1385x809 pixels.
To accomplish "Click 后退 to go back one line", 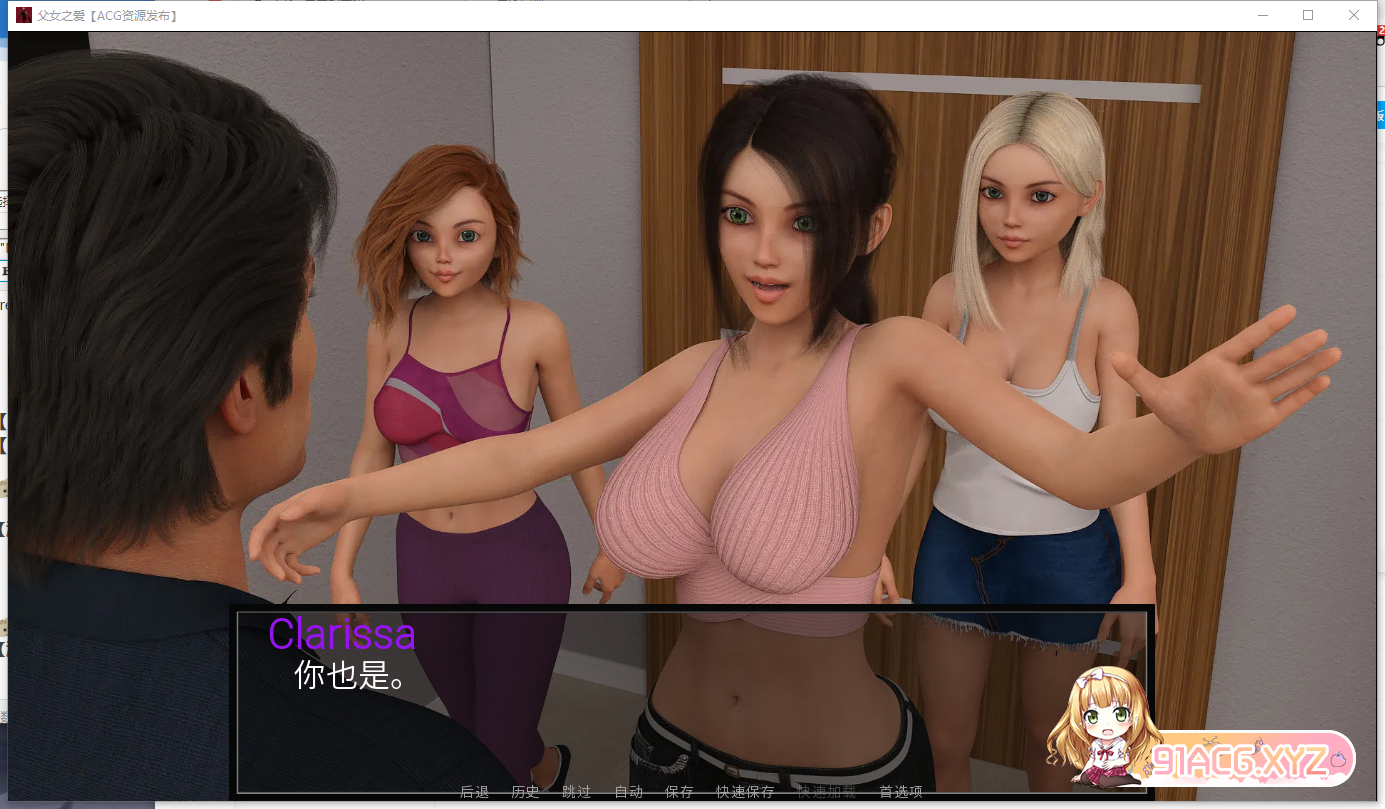I will (x=473, y=791).
